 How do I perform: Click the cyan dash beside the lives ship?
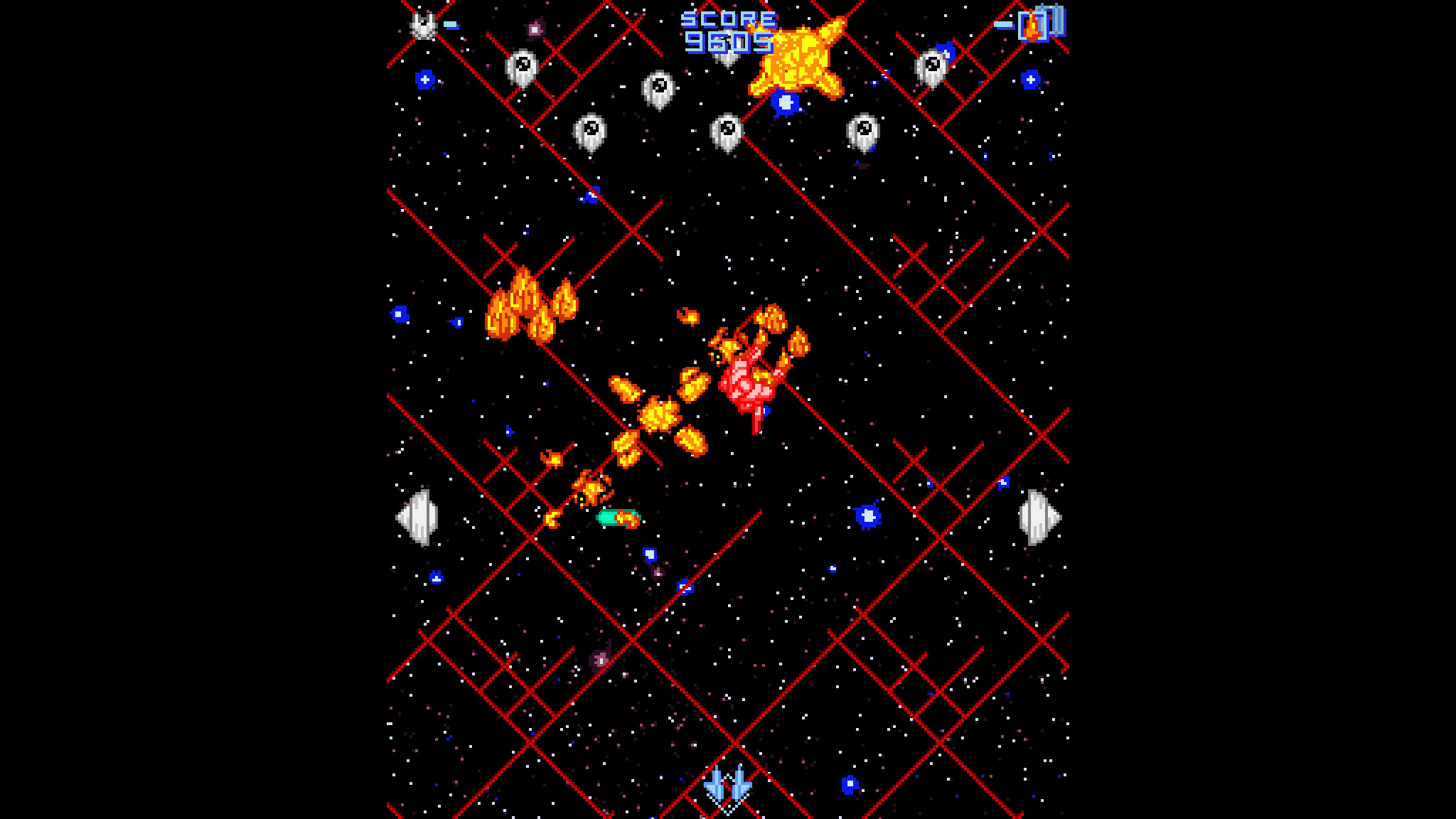tap(450, 23)
